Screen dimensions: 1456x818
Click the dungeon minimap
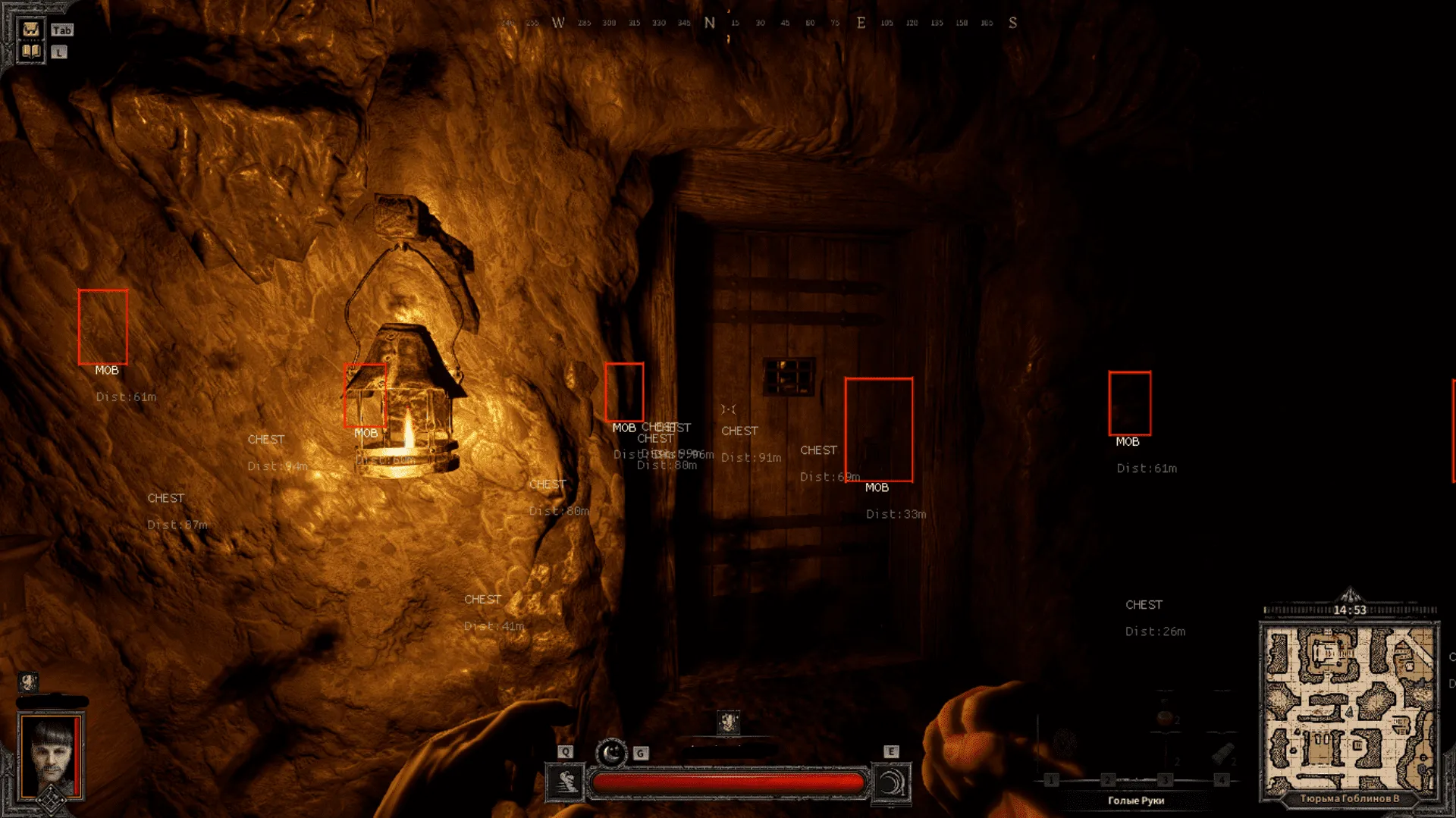tap(1349, 709)
